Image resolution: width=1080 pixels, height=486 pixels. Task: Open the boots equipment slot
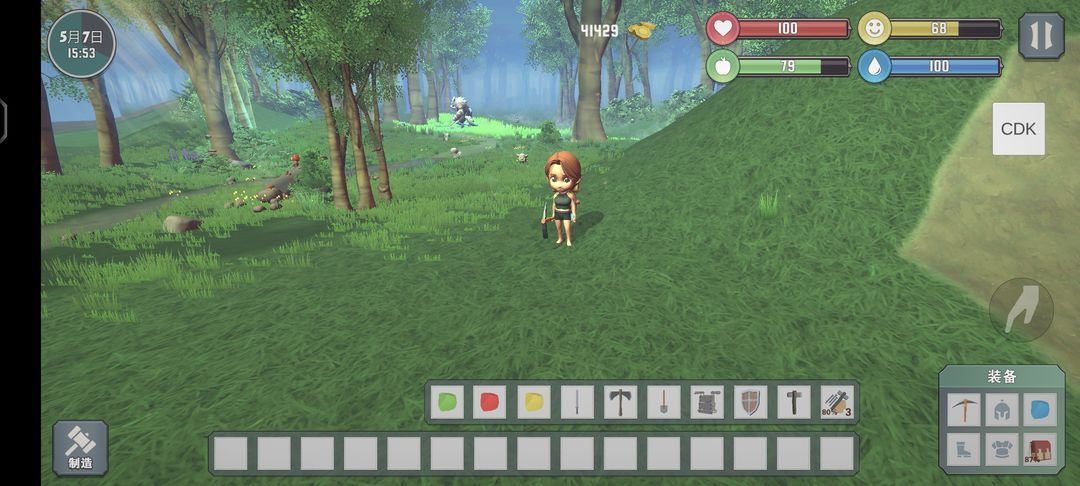(x=962, y=449)
